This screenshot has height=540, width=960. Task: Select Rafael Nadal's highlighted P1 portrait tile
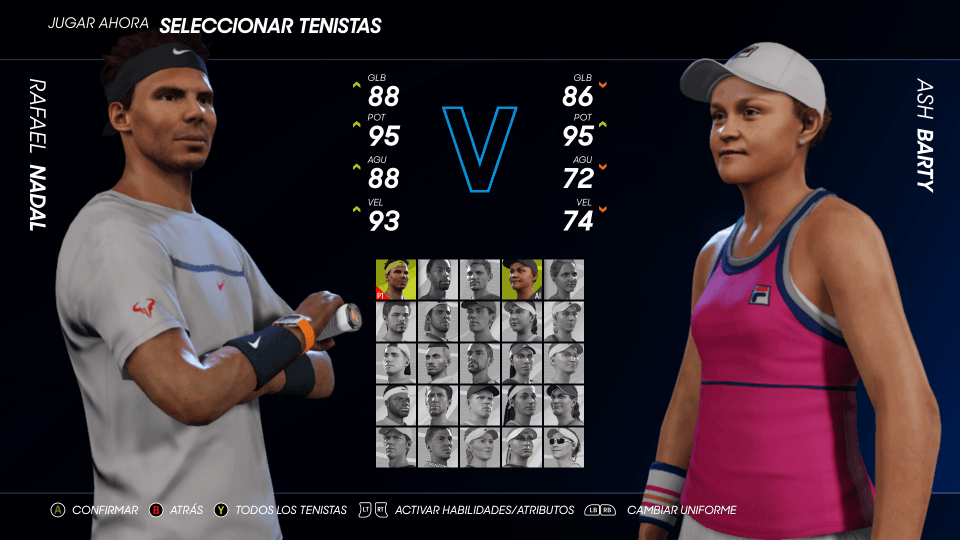click(396, 280)
